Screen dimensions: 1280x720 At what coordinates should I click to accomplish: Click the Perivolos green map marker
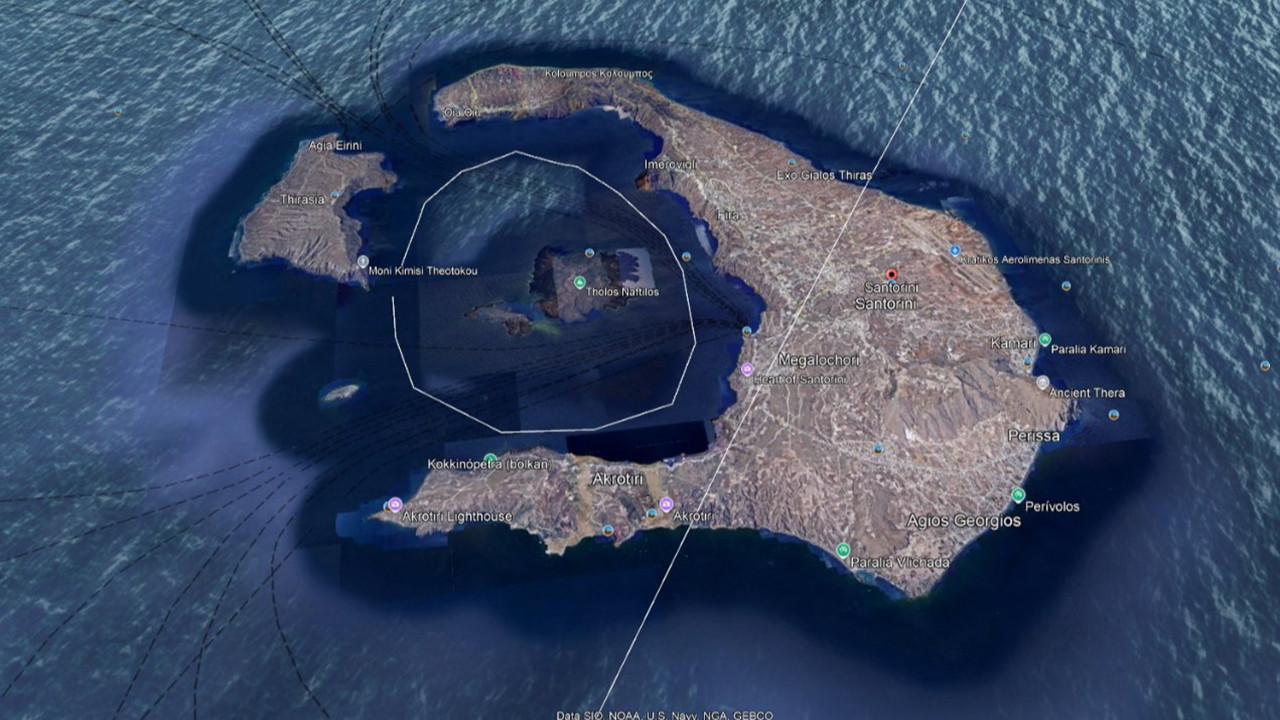tap(1017, 494)
